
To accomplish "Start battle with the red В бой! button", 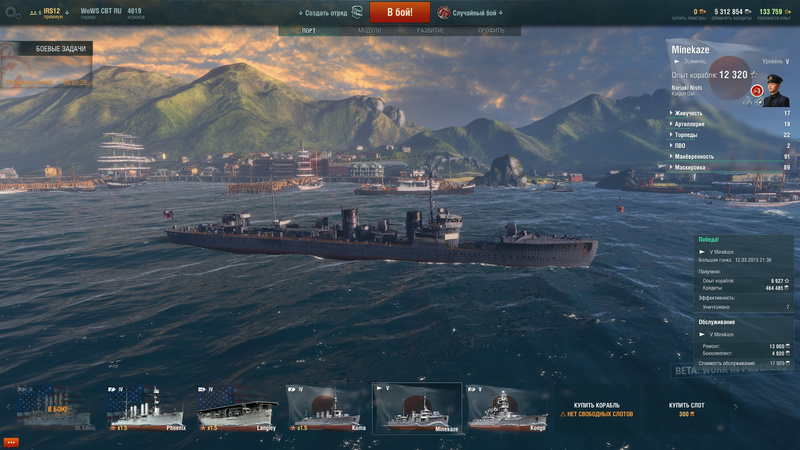I will (400, 12).
